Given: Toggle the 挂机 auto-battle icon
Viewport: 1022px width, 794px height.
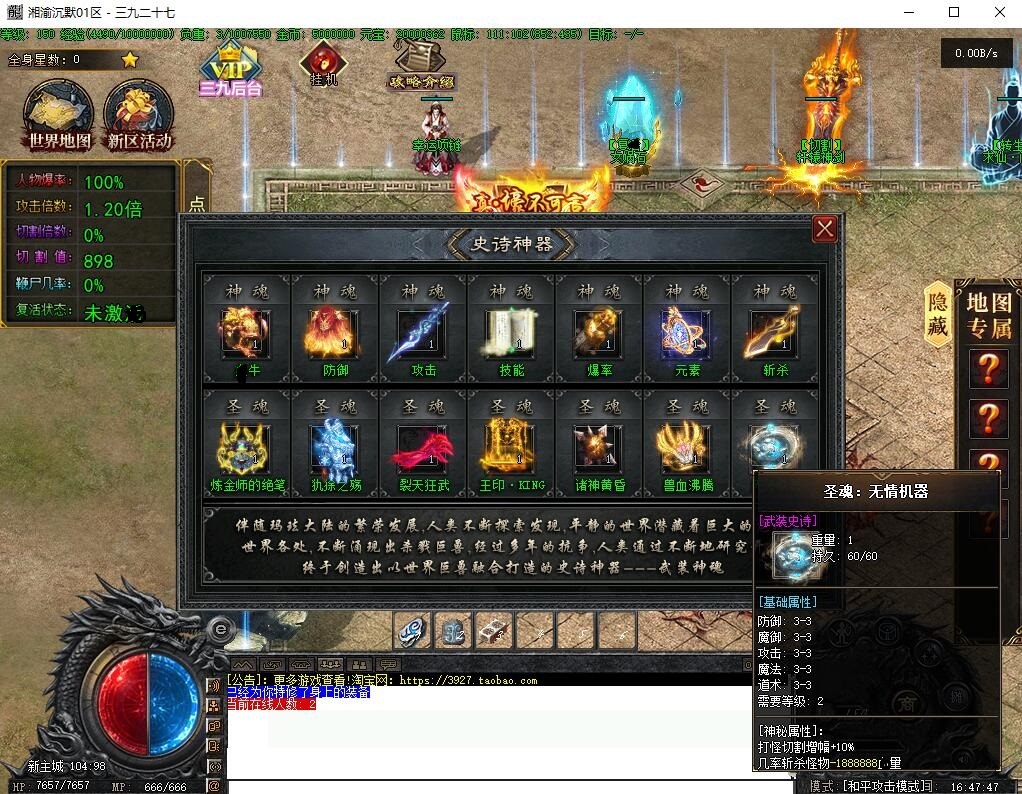Looking at the screenshot, I should (x=323, y=64).
